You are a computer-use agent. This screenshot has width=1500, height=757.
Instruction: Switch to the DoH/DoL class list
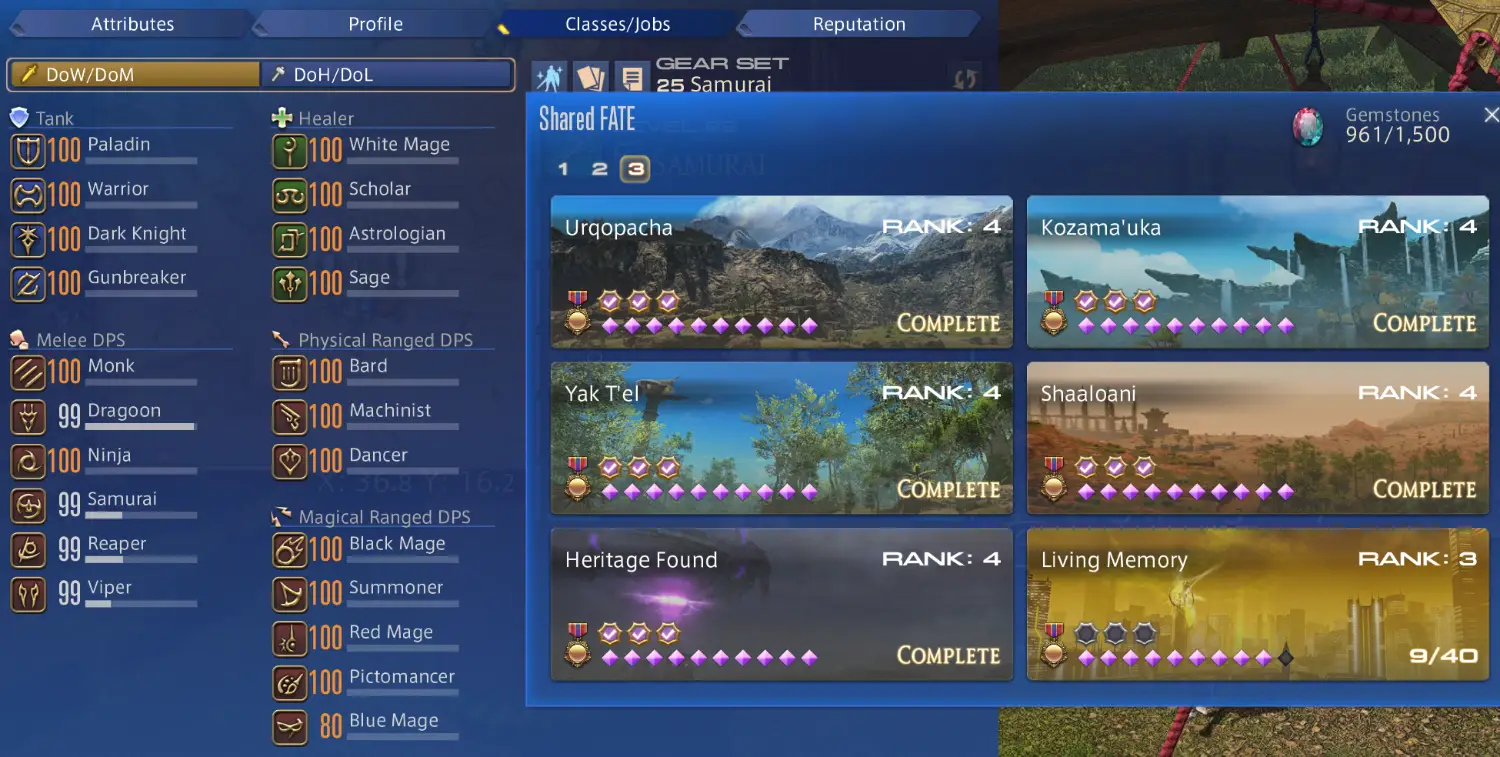(388, 75)
